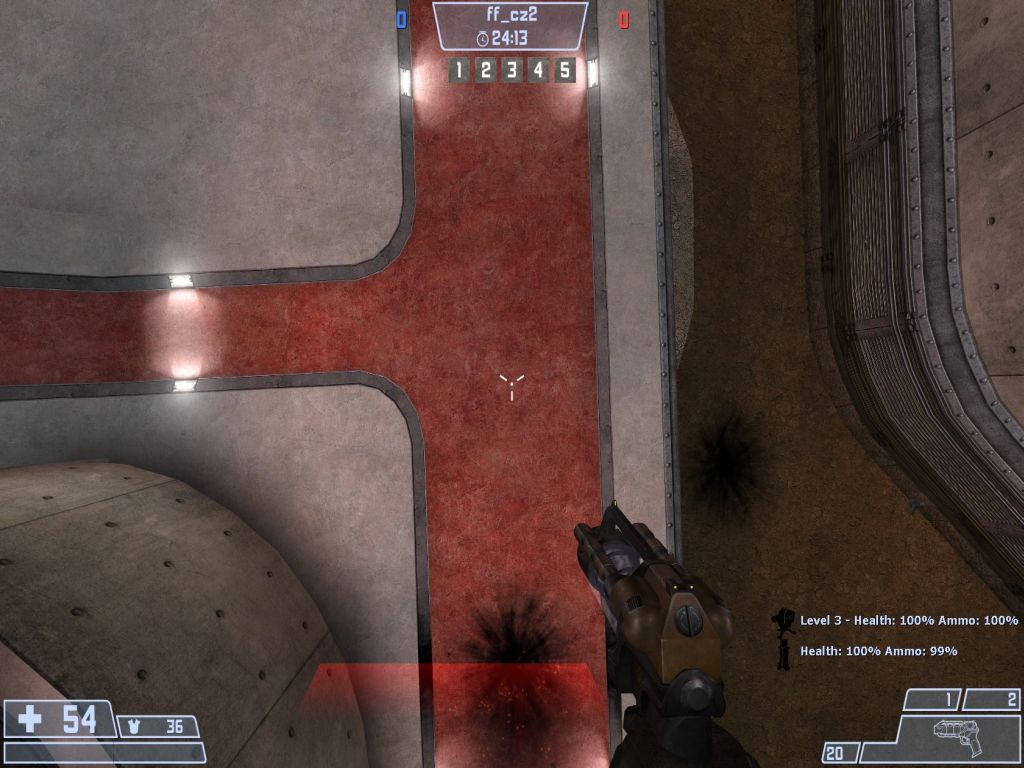Select command point 1 indicator
The image size is (1024, 768).
pos(459,70)
